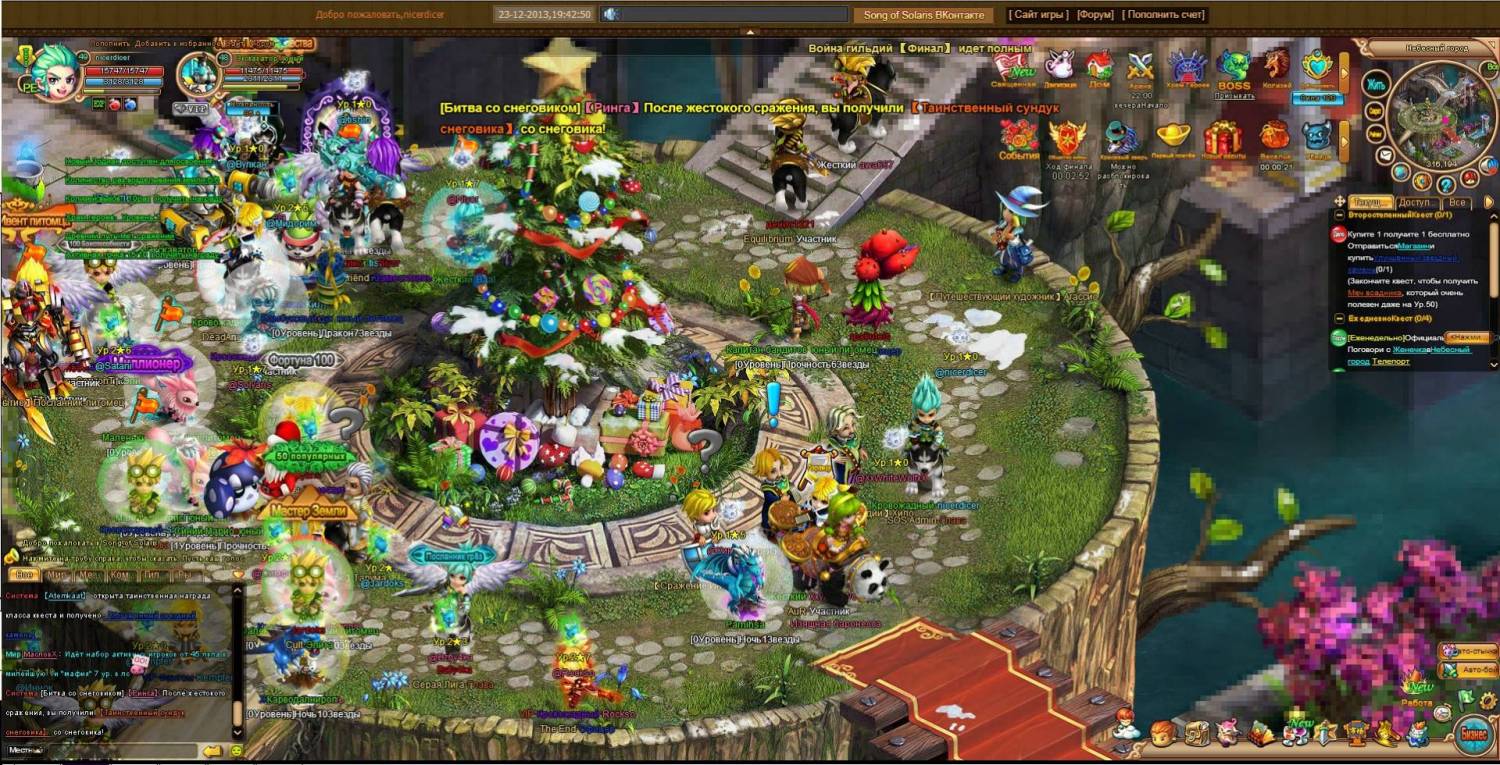Open the Форум link in top bar
1500x765 pixels.
[x=1095, y=15]
